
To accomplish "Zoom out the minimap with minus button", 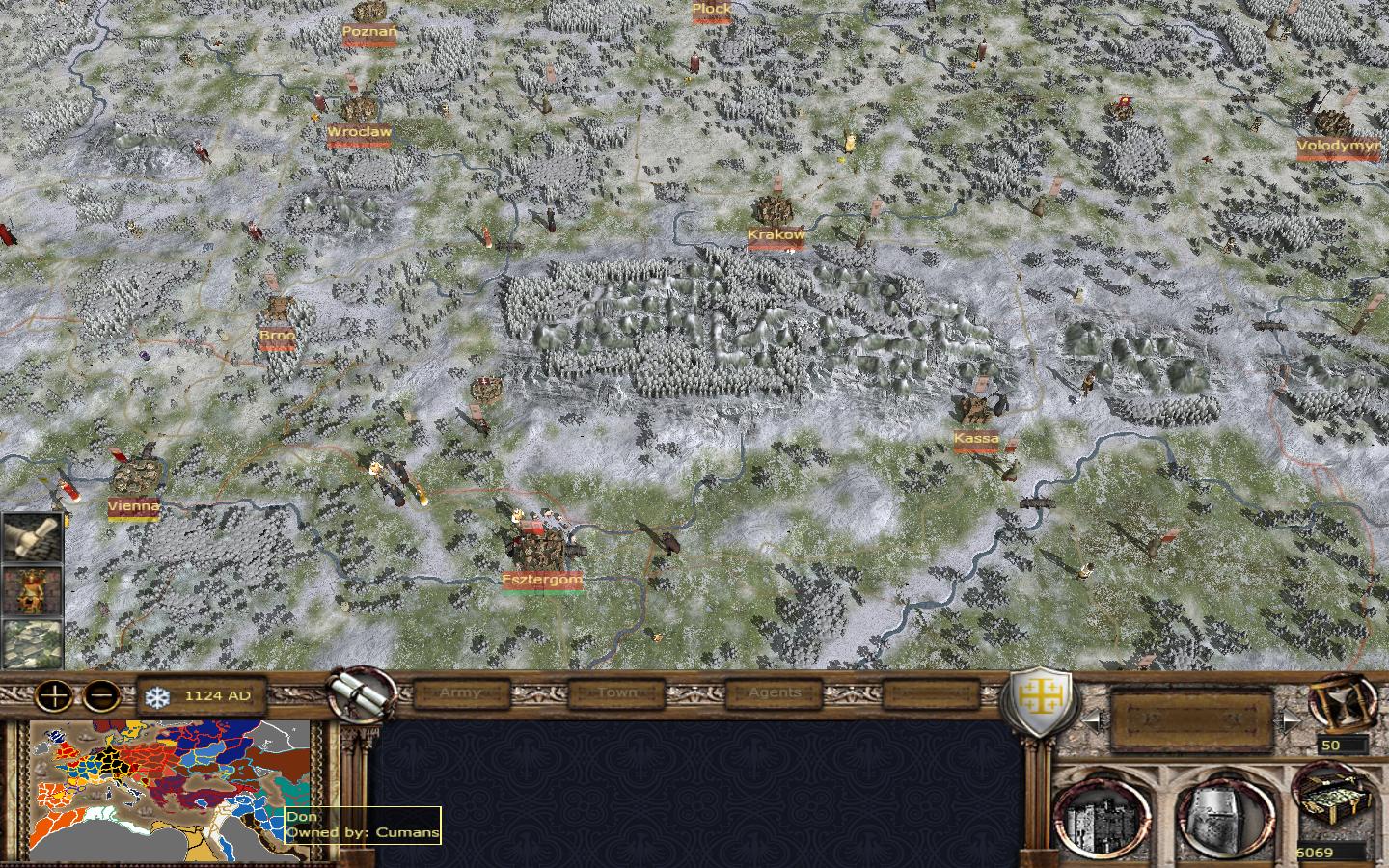I will [x=101, y=694].
